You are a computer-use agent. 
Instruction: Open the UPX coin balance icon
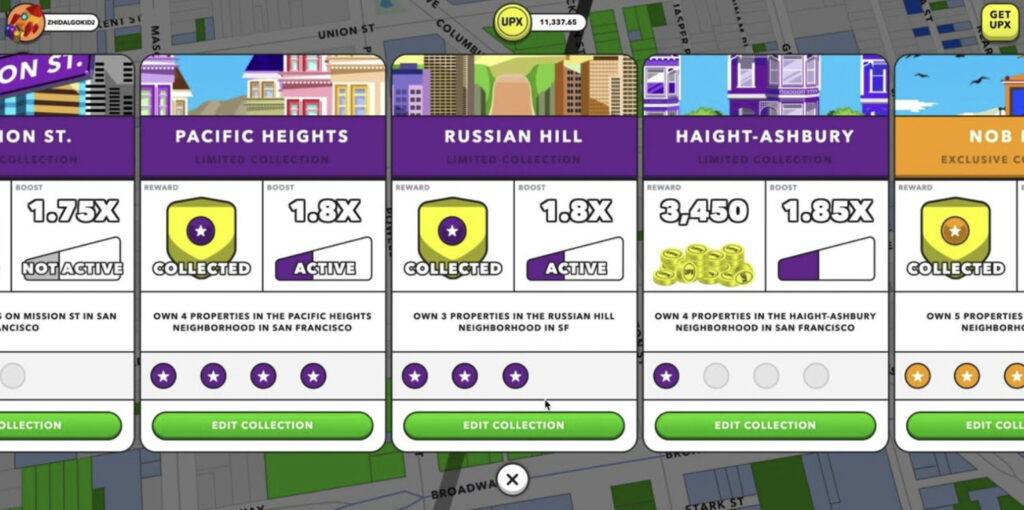512,20
